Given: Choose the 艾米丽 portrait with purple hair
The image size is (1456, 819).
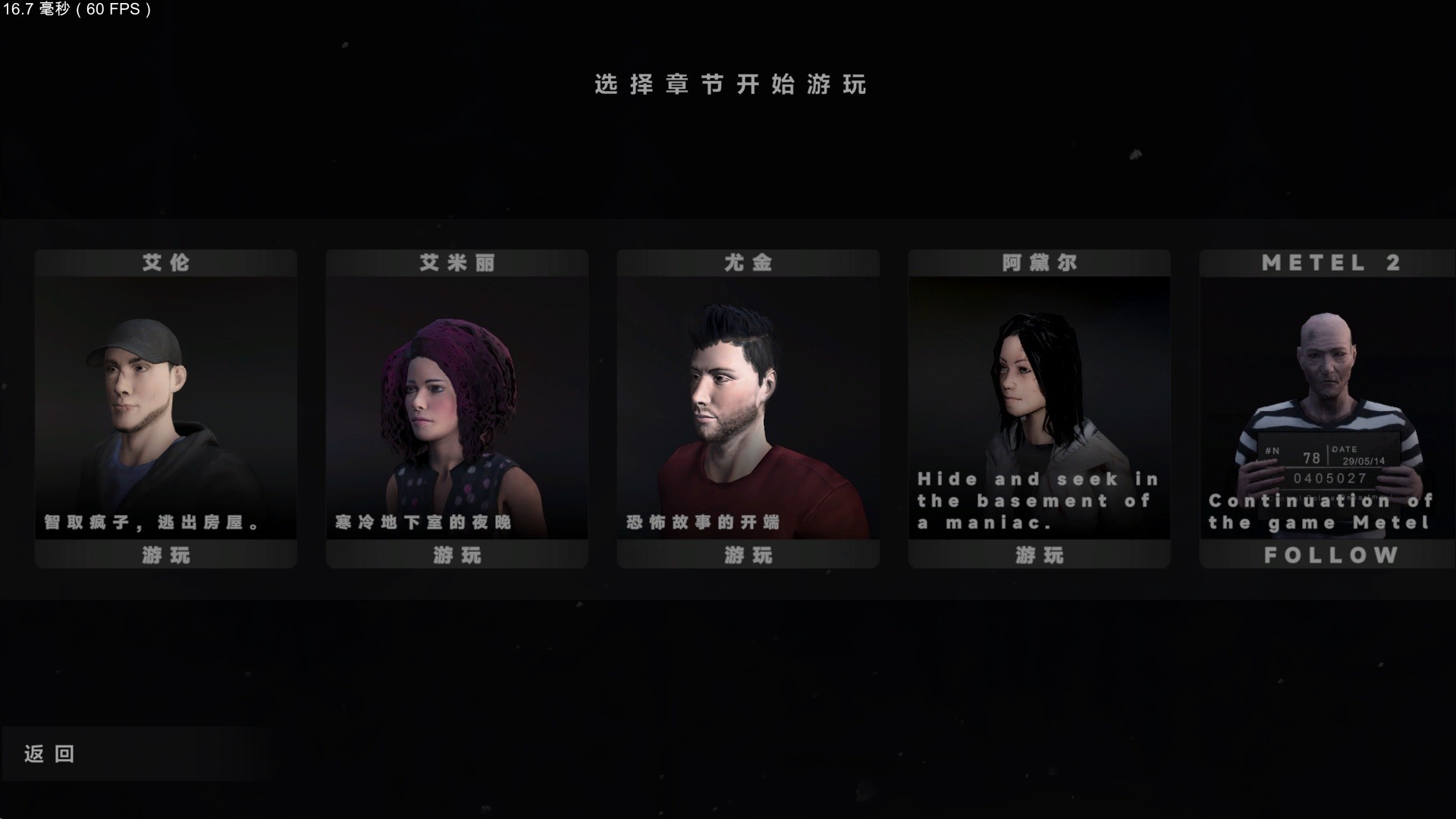Looking at the screenshot, I should tap(457, 394).
